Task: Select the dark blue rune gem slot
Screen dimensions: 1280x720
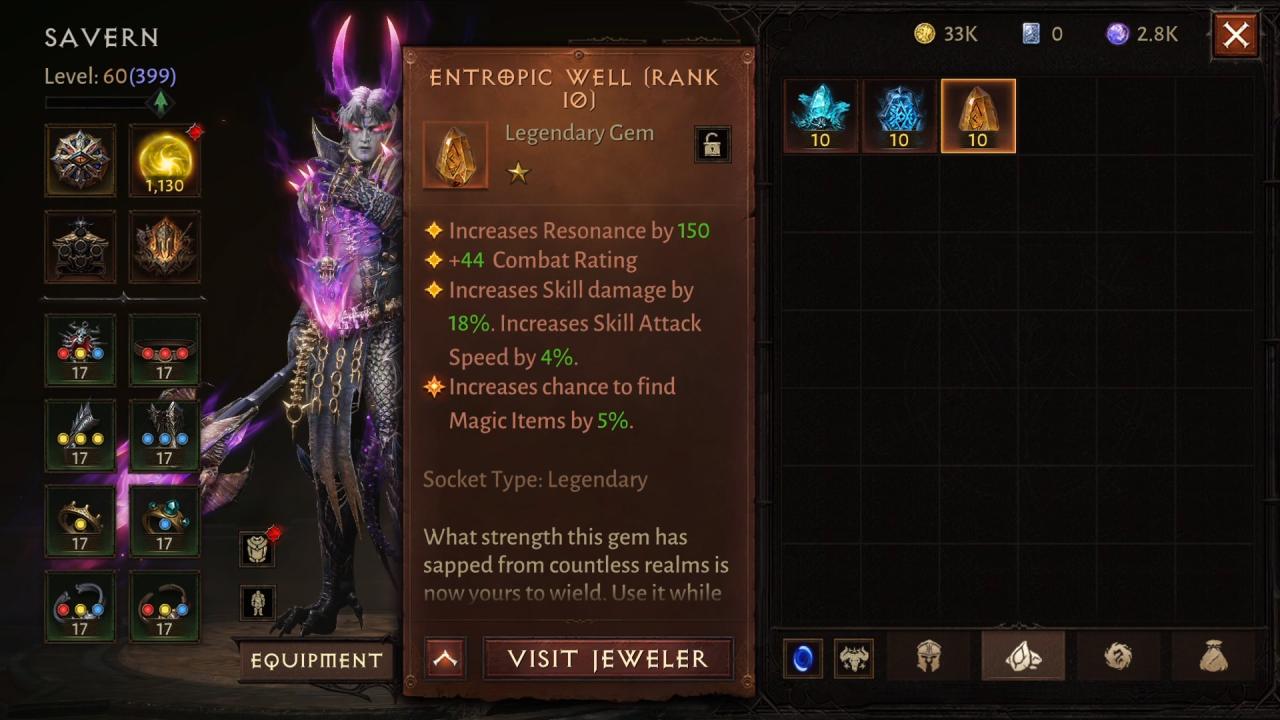Action: click(899, 116)
